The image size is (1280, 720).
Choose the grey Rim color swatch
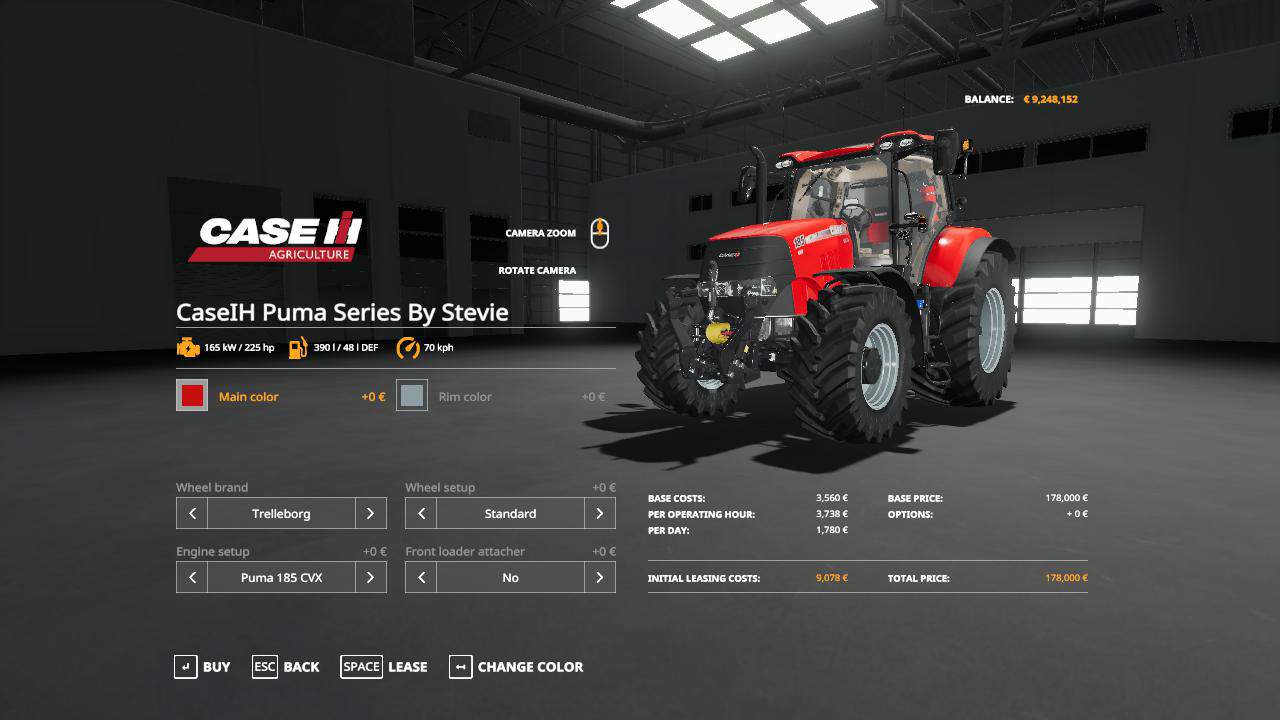412,396
